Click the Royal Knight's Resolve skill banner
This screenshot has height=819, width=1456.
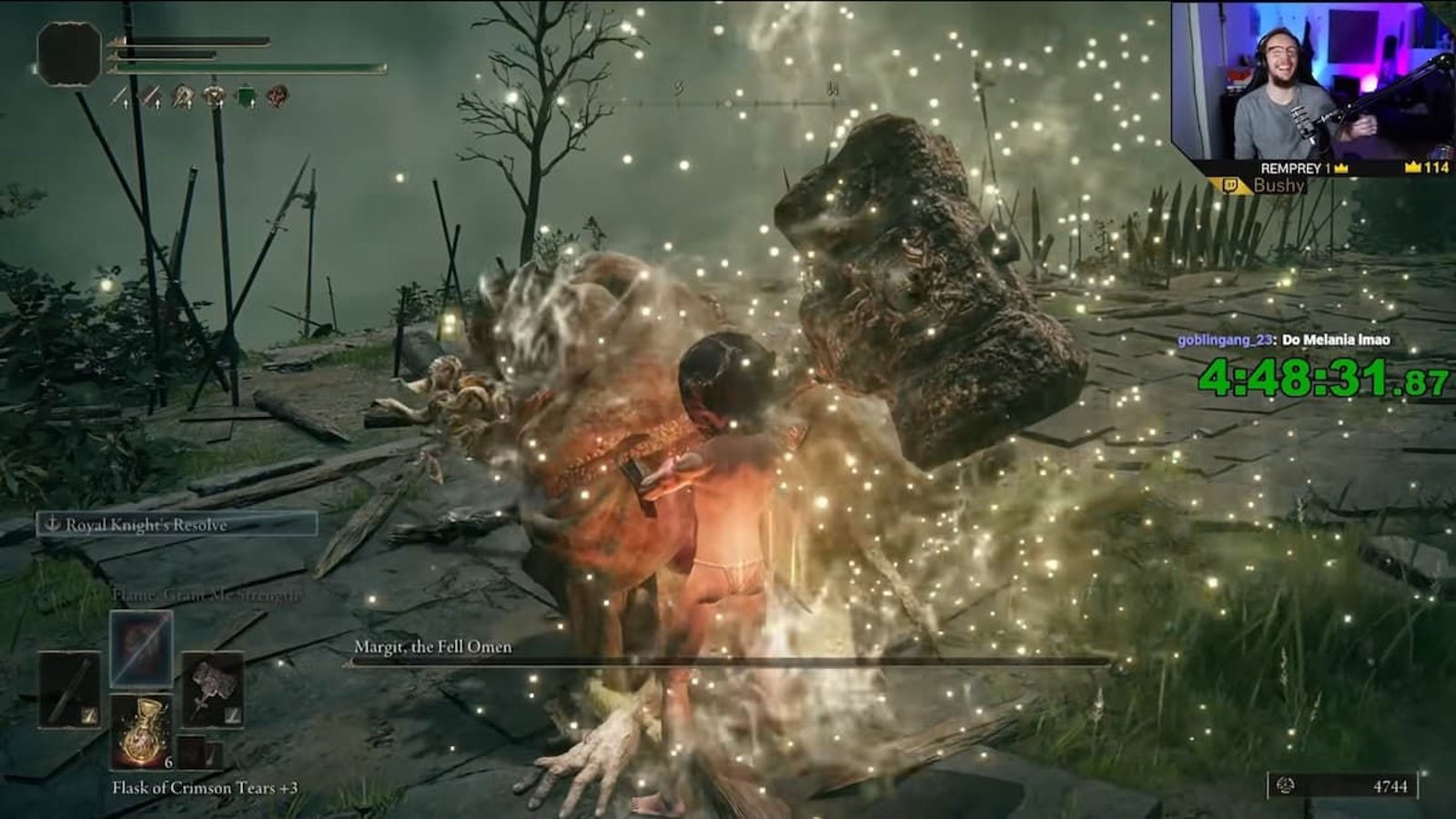coord(177,524)
